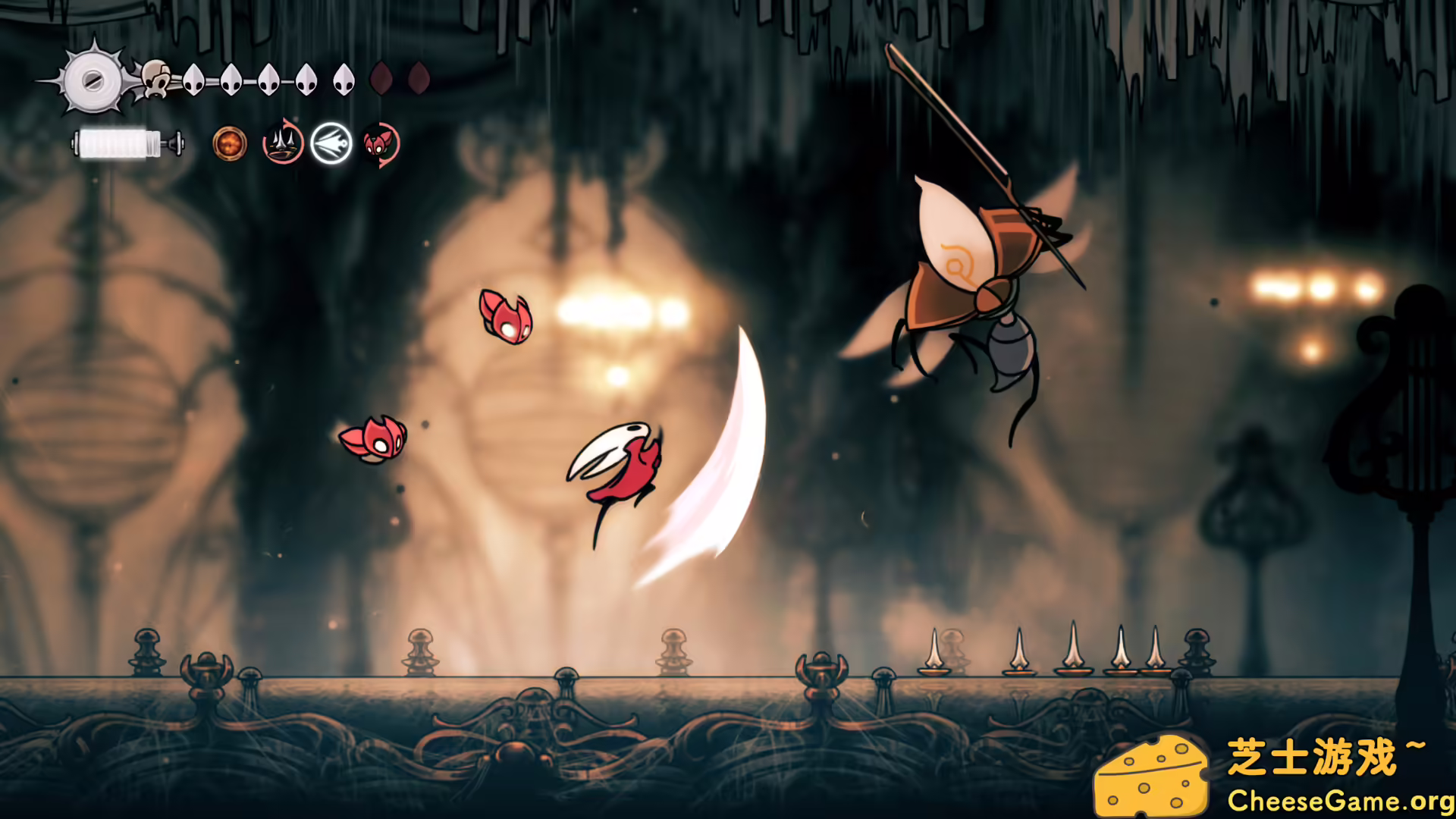Image resolution: width=1456 pixels, height=819 pixels.
Task: Use the white-ringed silk dash skill icon
Action: pos(332,143)
